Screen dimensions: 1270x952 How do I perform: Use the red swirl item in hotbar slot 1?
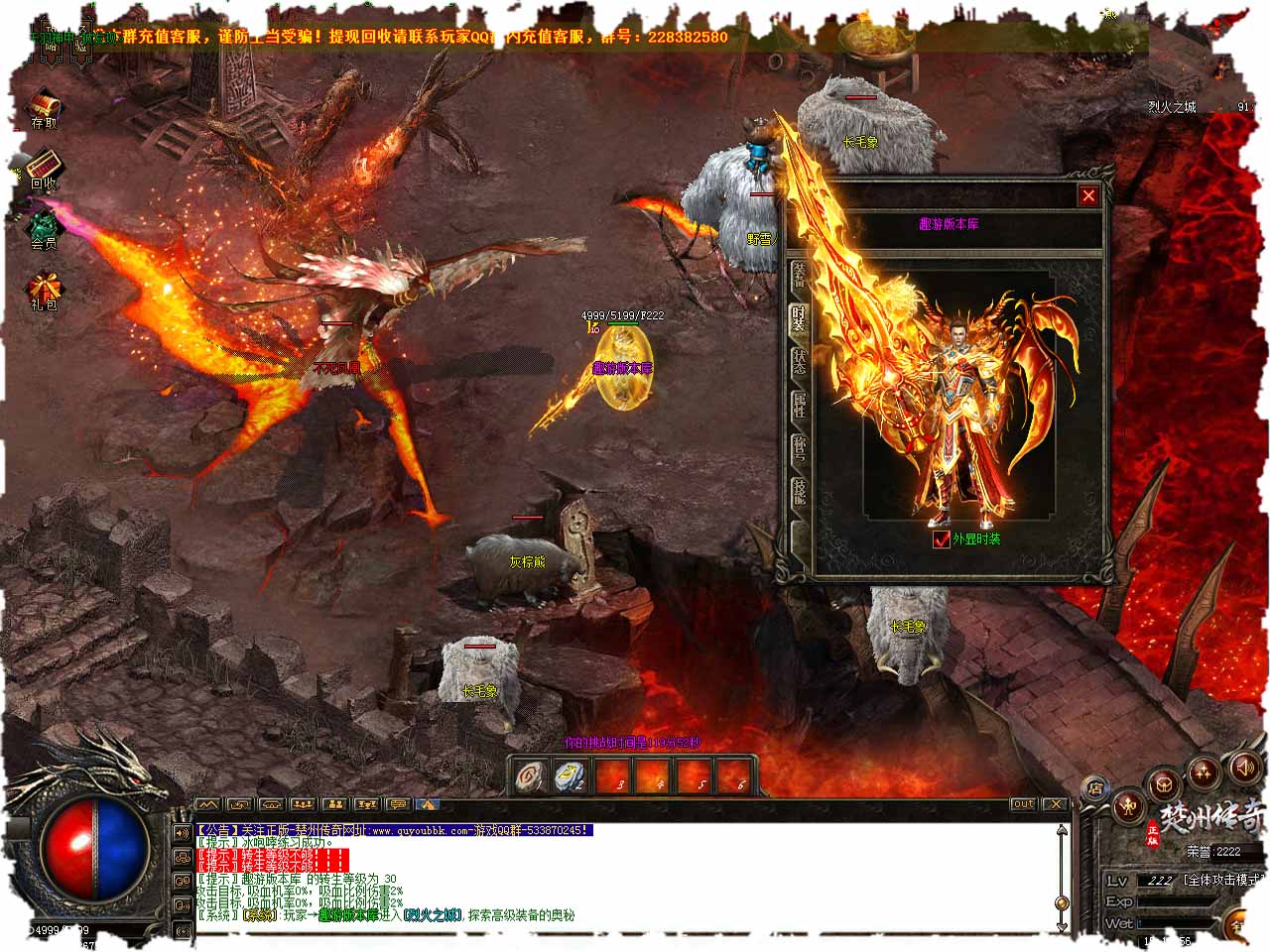point(530,777)
